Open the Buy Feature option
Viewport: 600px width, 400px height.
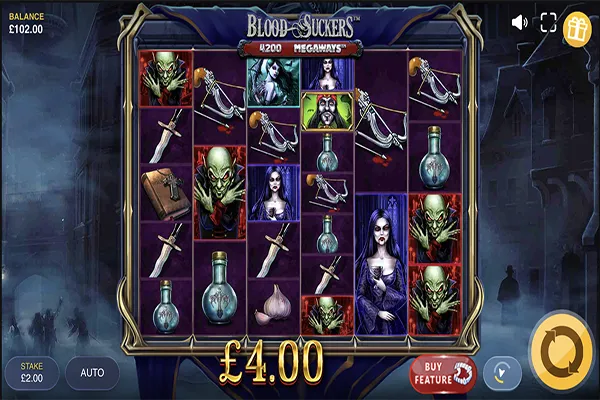[x=443, y=372]
